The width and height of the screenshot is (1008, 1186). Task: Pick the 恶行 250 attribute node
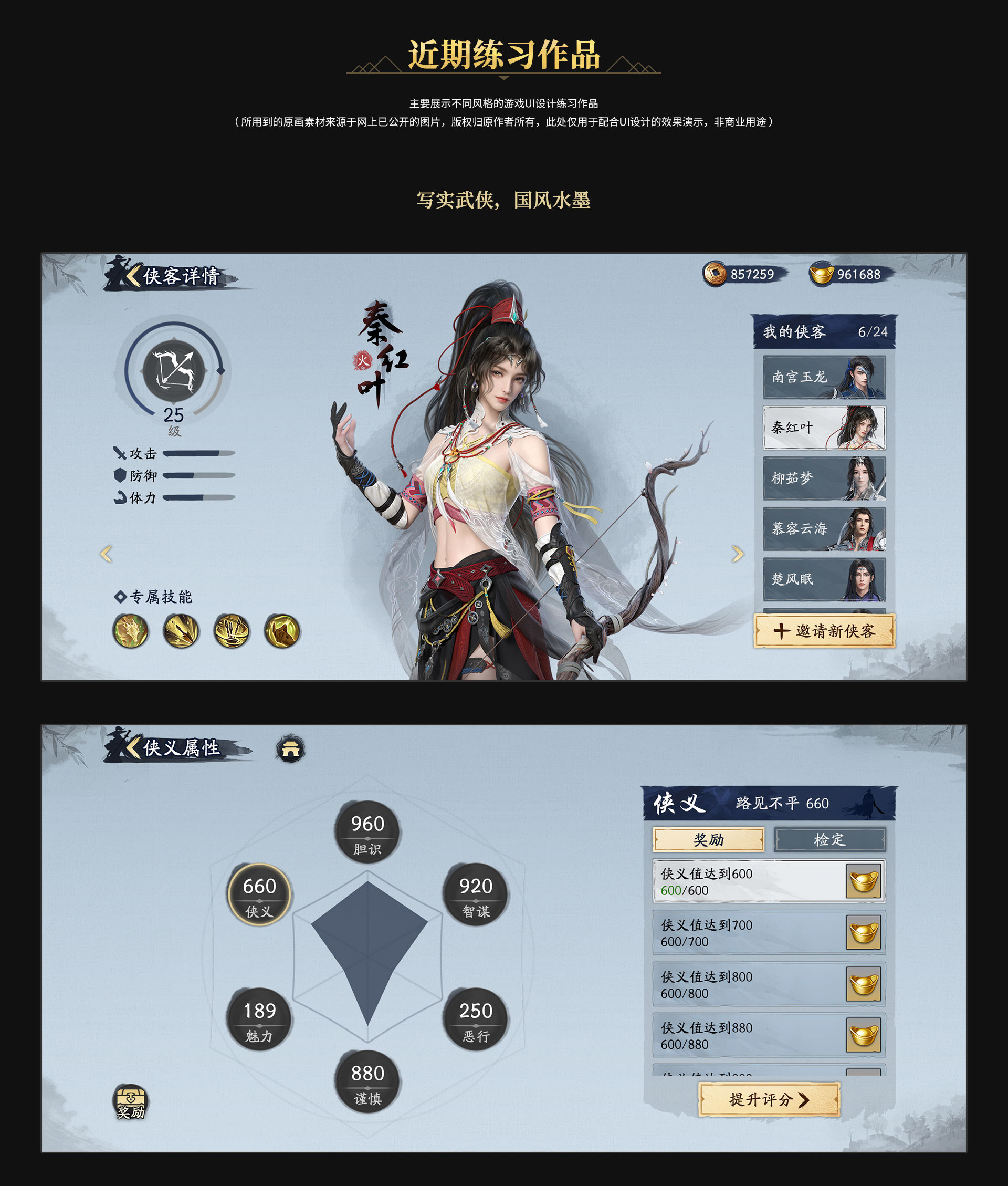pos(476,1018)
